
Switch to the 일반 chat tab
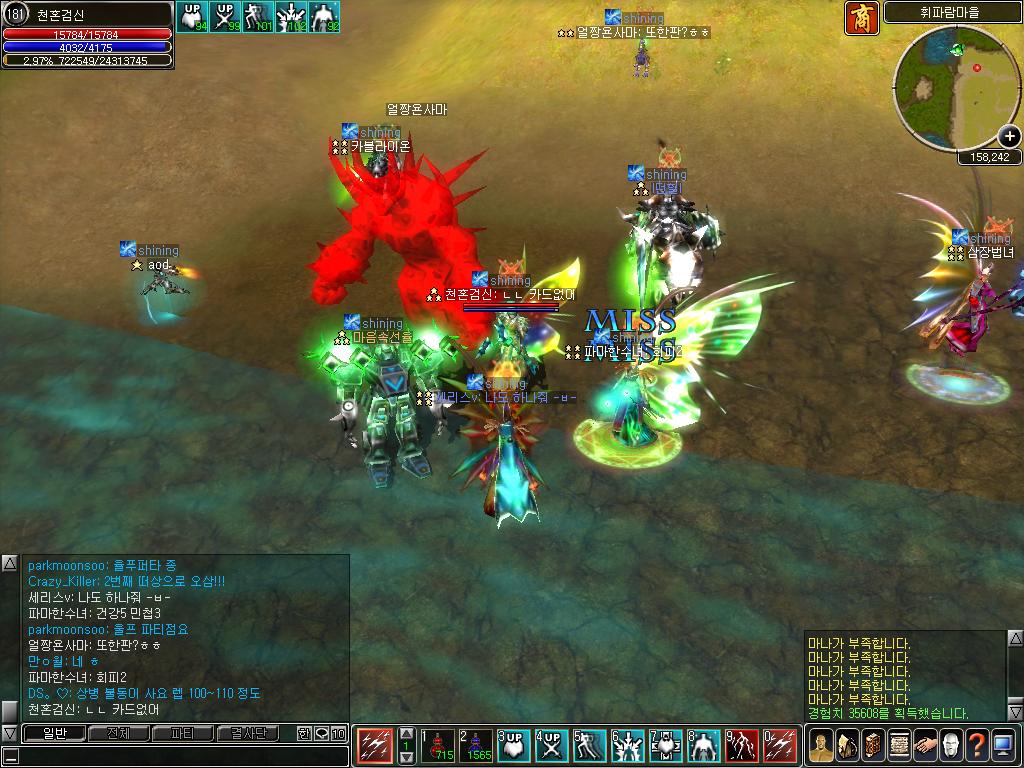pos(53,734)
